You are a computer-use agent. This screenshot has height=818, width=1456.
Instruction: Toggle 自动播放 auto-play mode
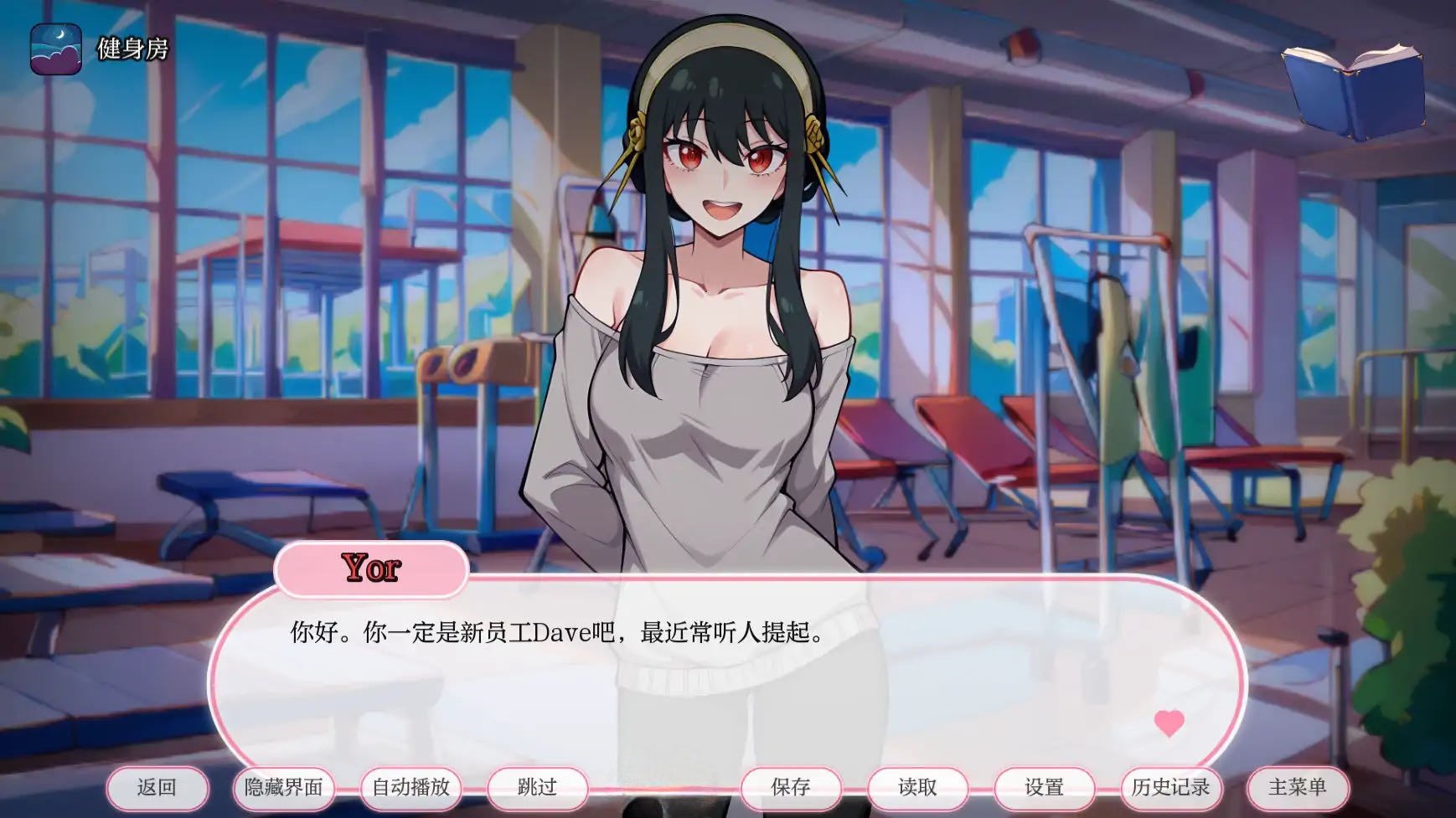(x=410, y=788)
